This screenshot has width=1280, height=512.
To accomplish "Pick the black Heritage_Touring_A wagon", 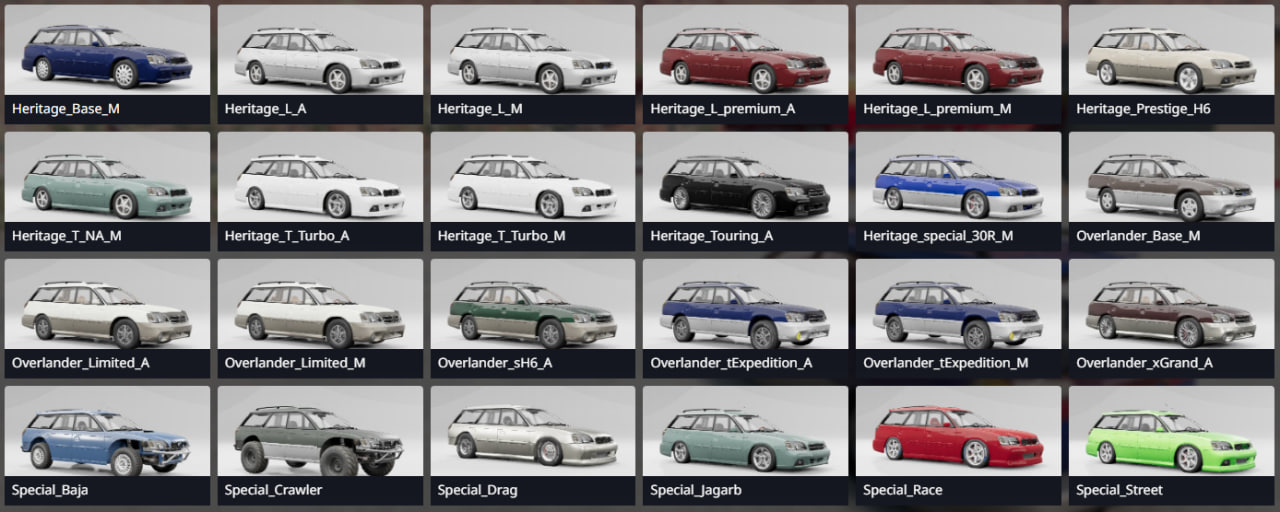I will click(x=746, y=187).
